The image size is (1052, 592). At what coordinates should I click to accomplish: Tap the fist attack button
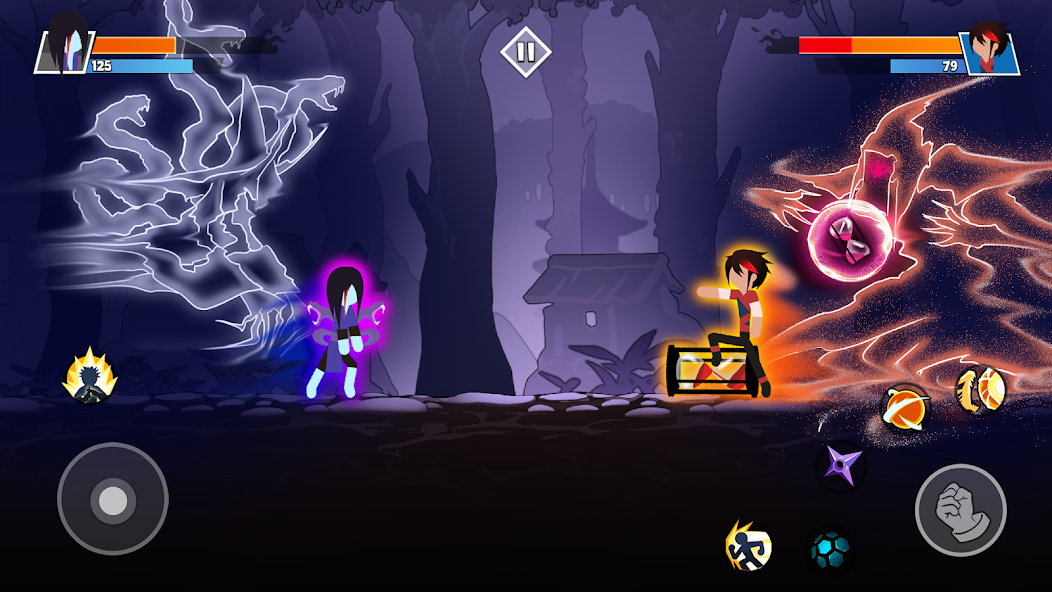[x=960, y=509]
